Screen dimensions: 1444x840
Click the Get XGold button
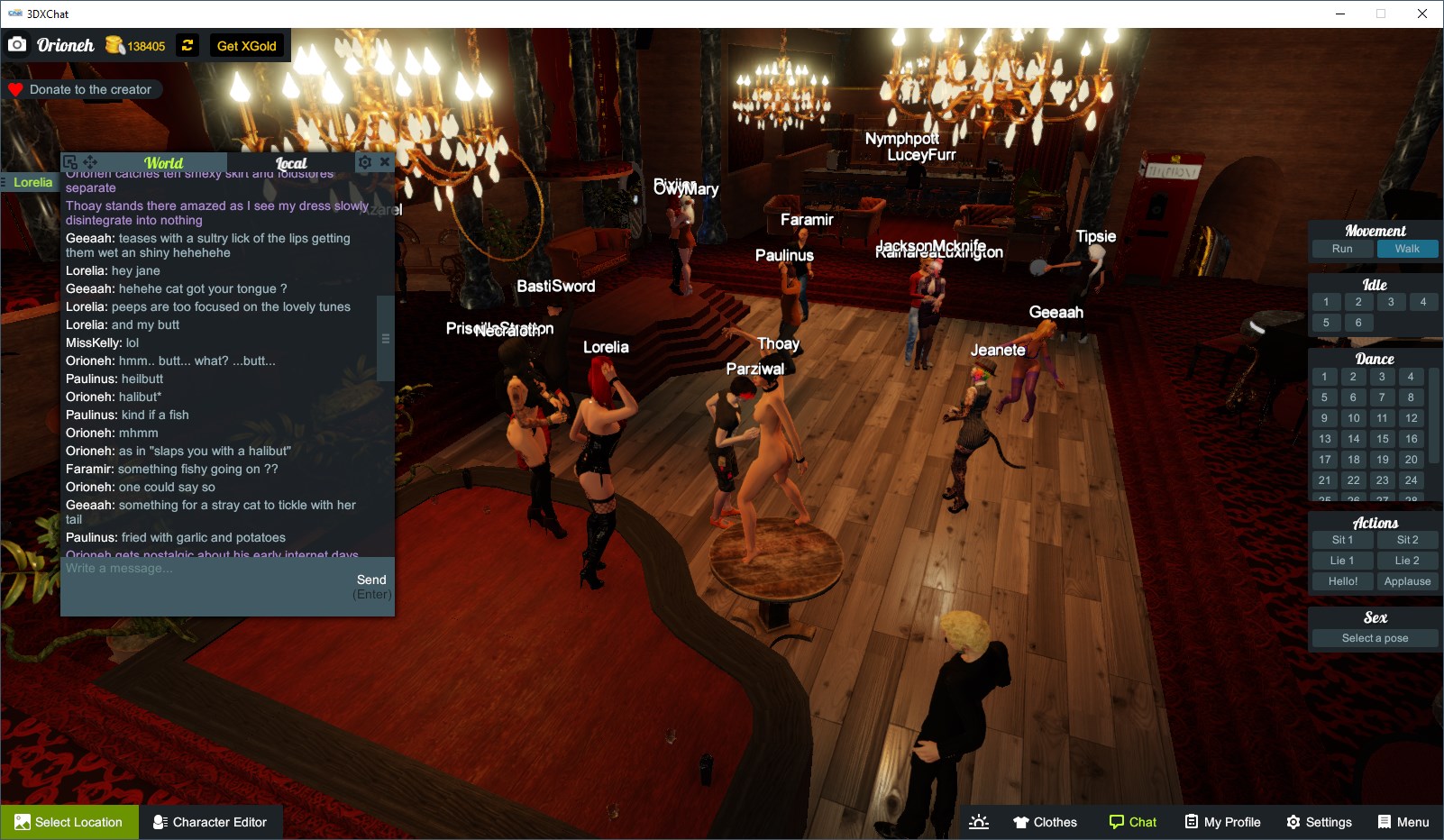[x=247, y=45]
